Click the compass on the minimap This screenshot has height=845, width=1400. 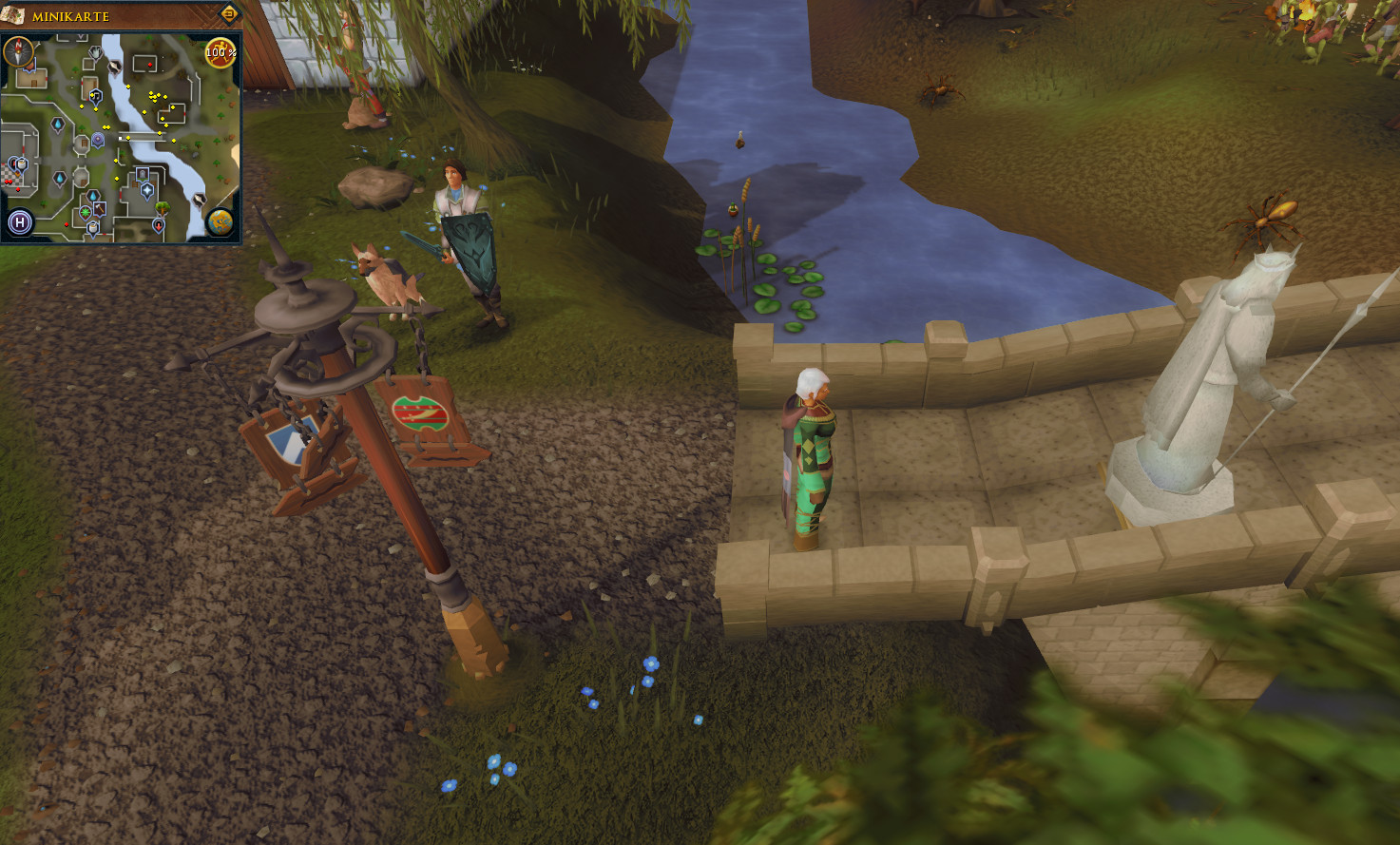click(18, 51)
